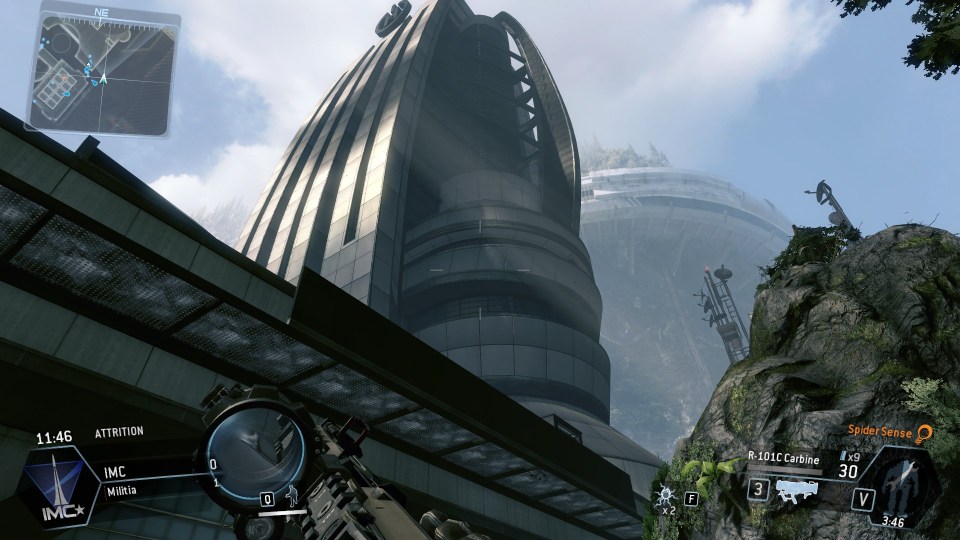Click the Spider Sense lightbulb icon
This screenshot has width=960, height=540.
pos(925,432)
